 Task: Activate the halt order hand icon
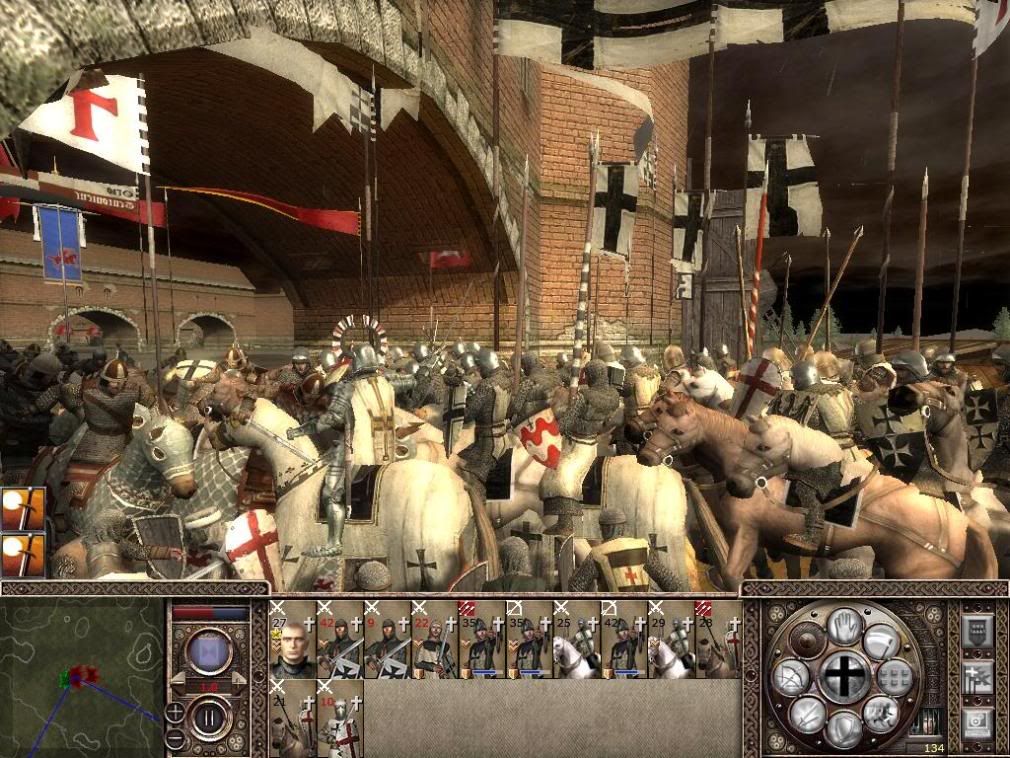point(846,625)
